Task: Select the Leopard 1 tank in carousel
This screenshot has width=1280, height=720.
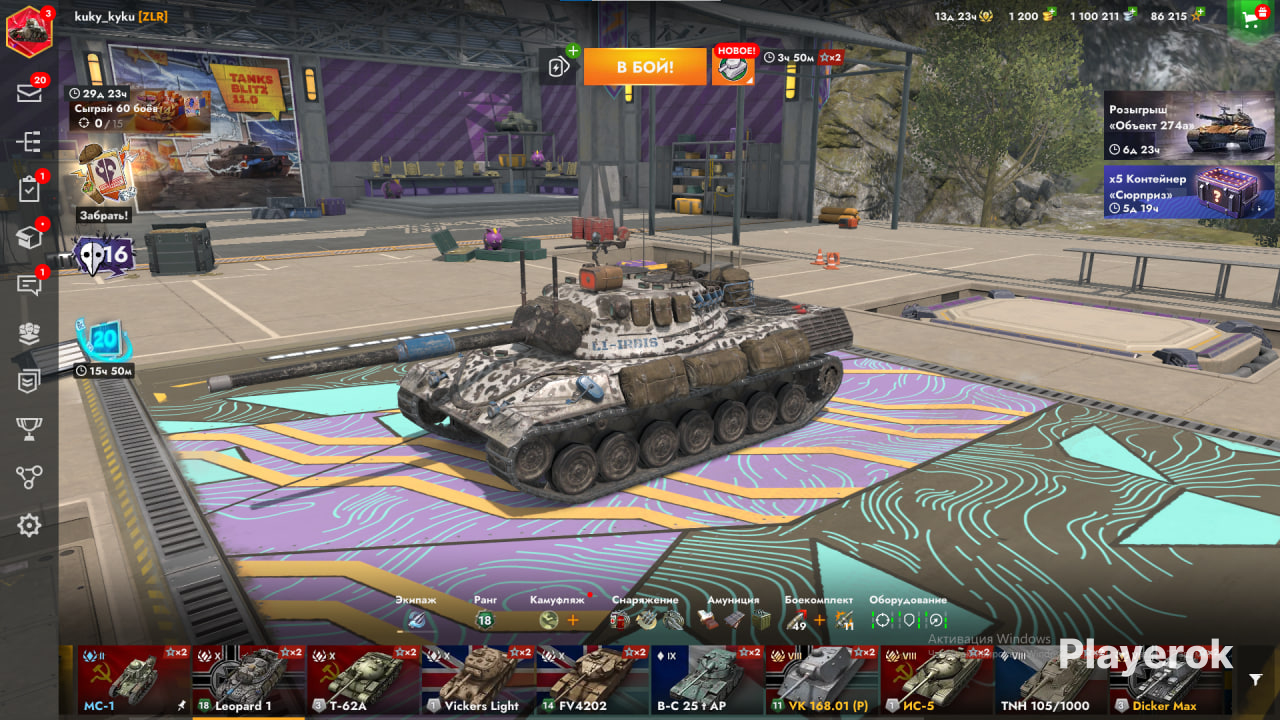Action: click(x=248, y=680)
